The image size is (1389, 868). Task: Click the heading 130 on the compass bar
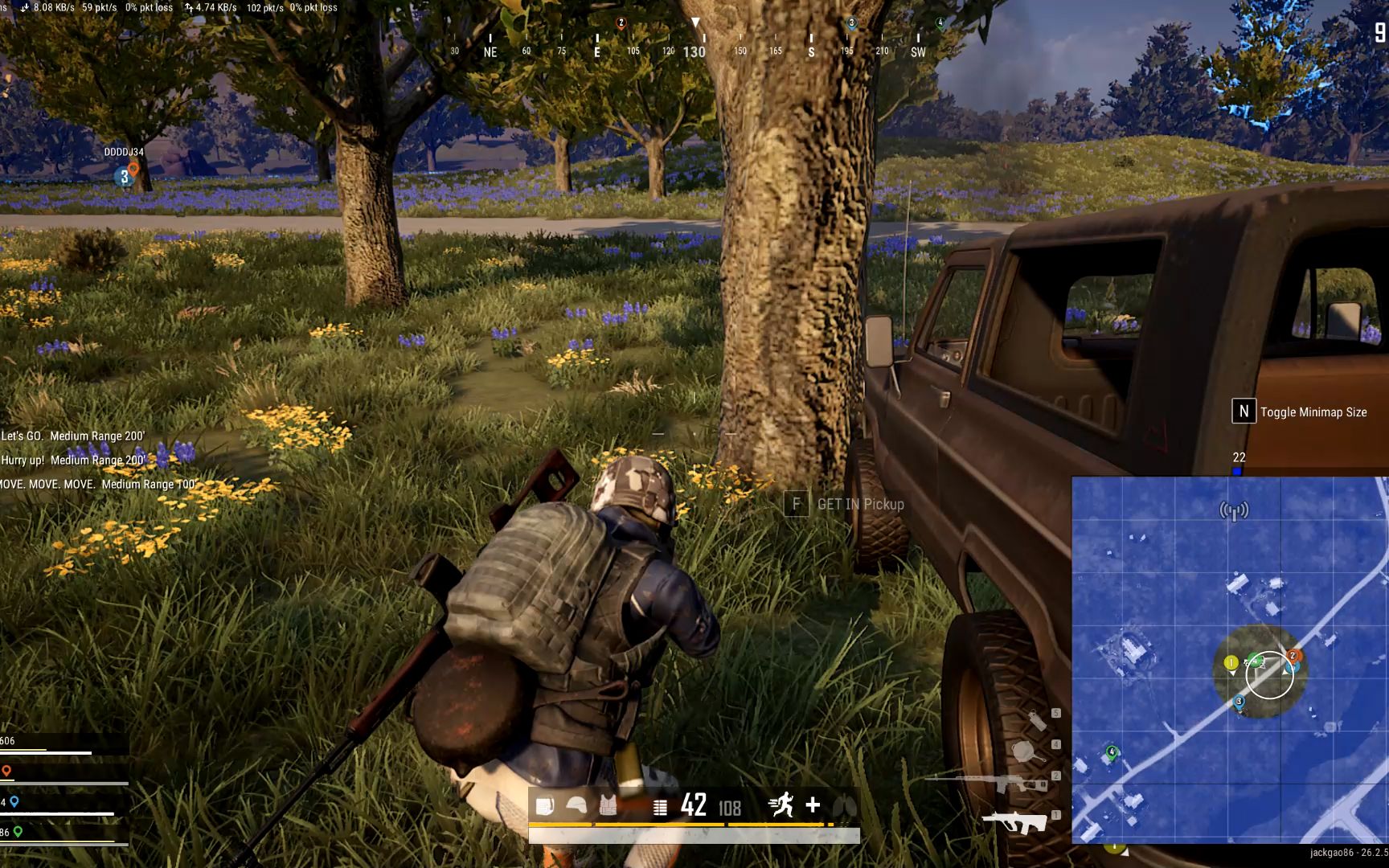(x=694, y=51)
